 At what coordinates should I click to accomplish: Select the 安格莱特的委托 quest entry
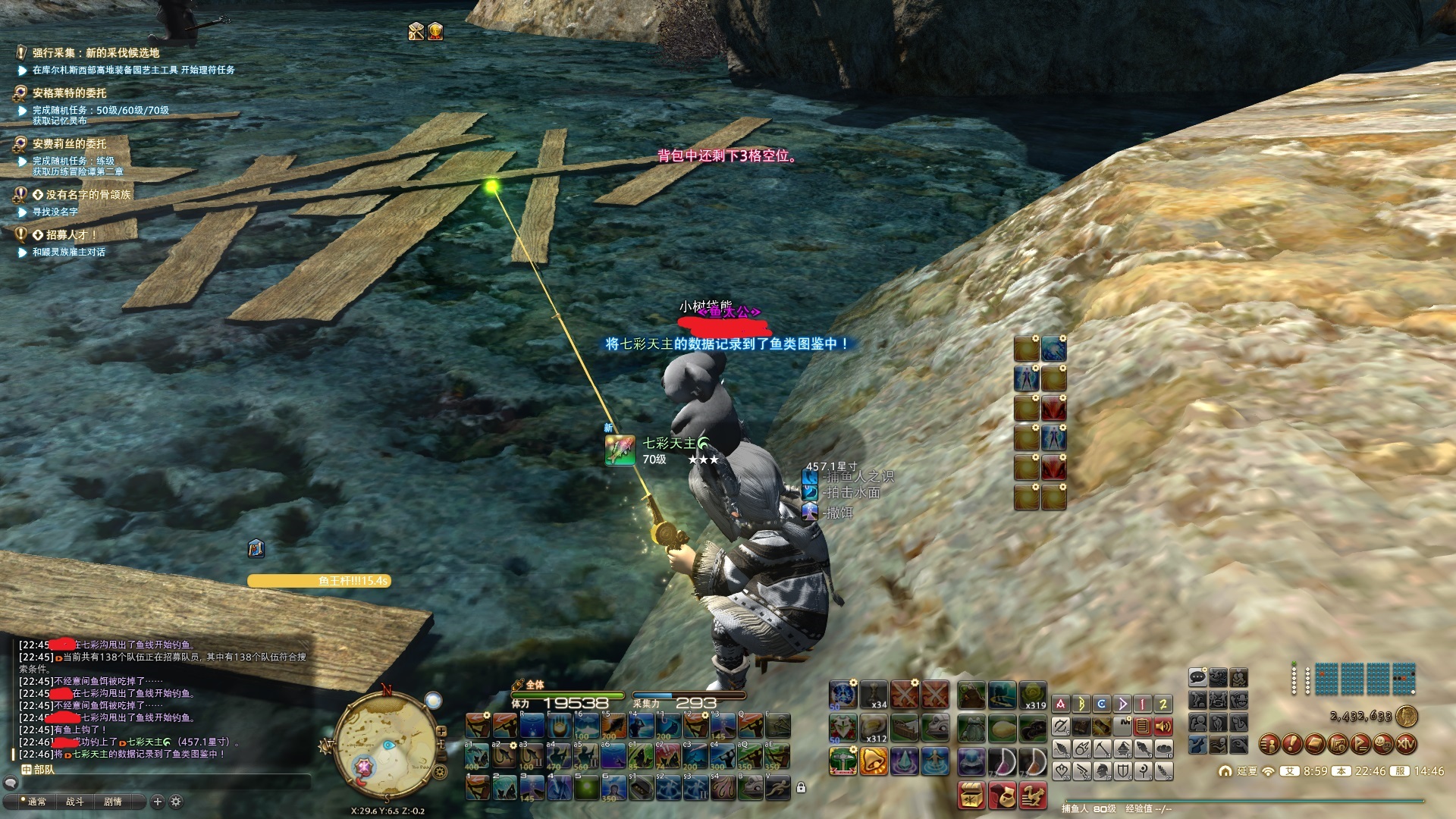pyautogui.click(x=69, y=93)
